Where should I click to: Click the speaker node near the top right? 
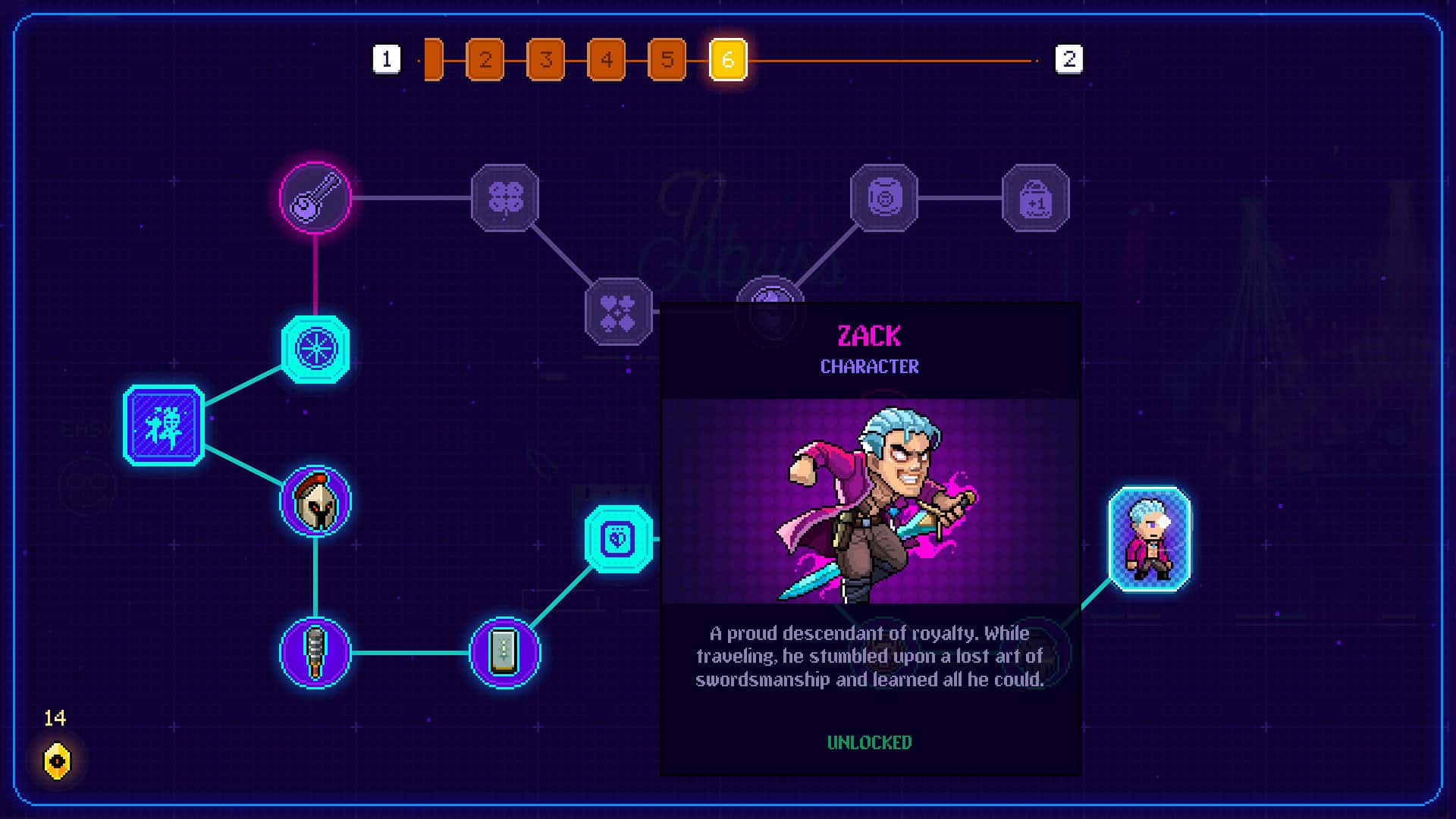(x=883, y=199)
